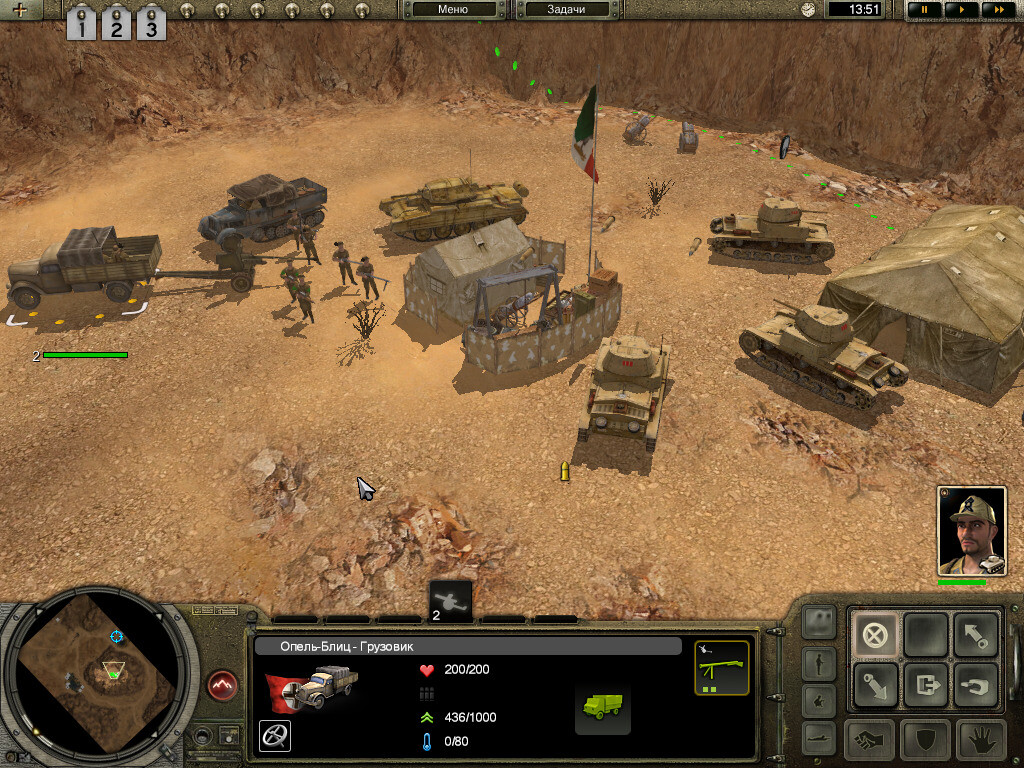The width and height of the screenshot is (1024, 768).
Task: Open the Меню menu
Action: tap(453, 10)
